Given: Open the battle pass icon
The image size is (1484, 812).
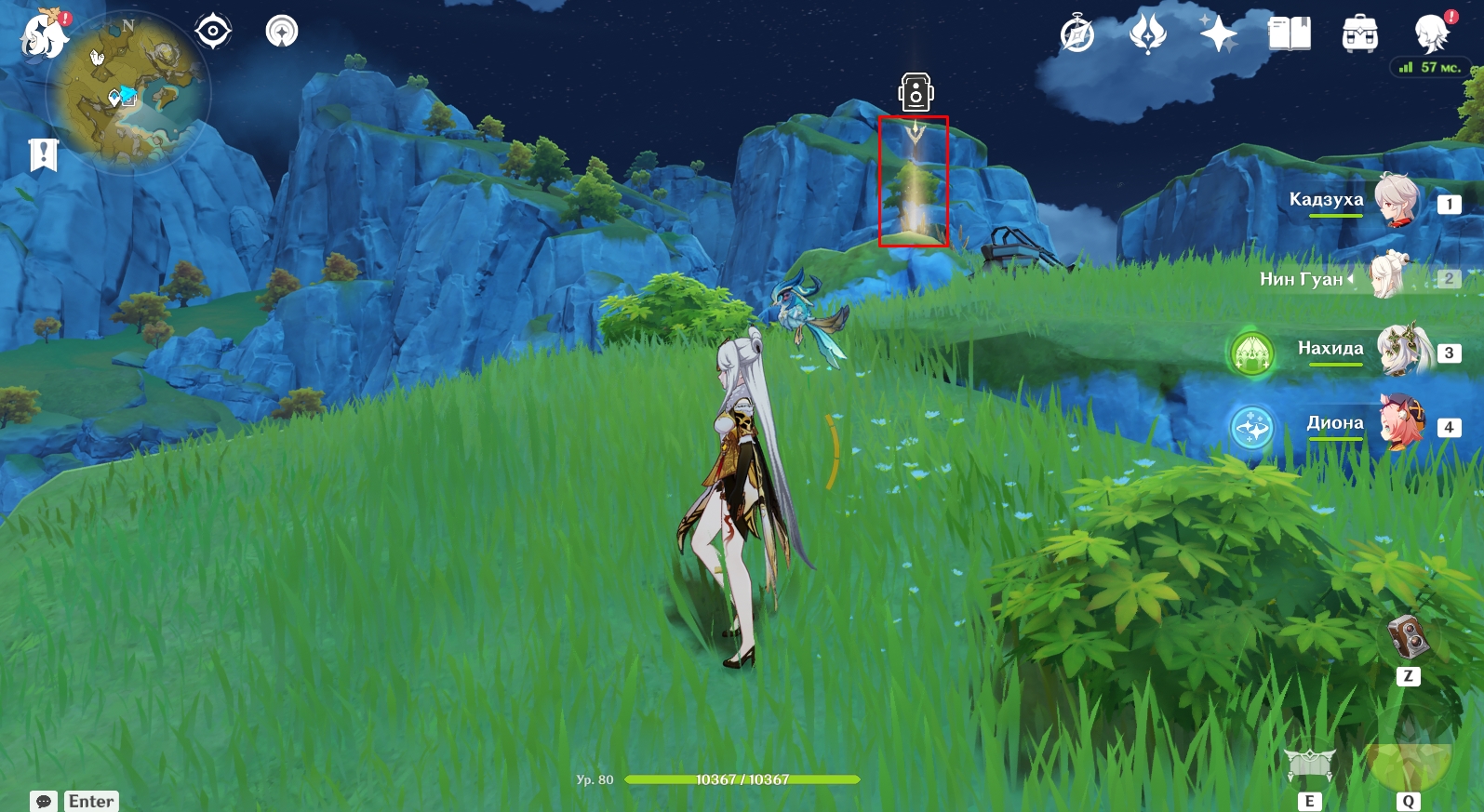Looking at the screenshot, I should point(1147,34).
